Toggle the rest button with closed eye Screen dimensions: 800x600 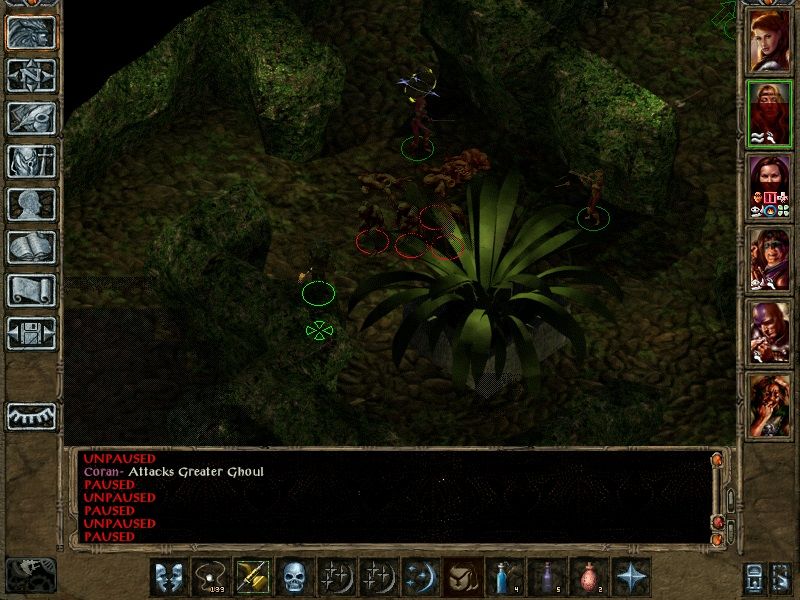(31, 414)
